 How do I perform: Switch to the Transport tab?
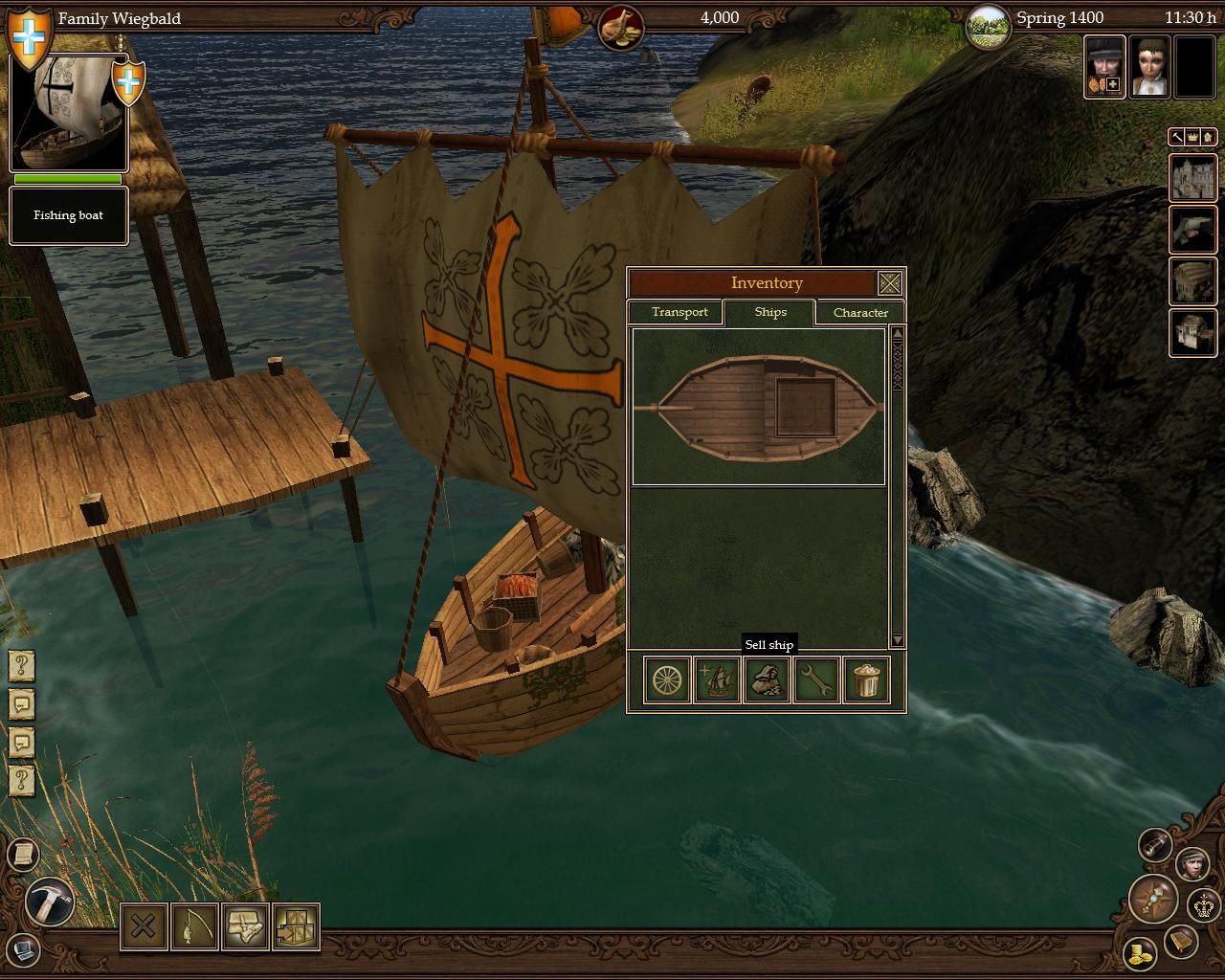(679, 313)
